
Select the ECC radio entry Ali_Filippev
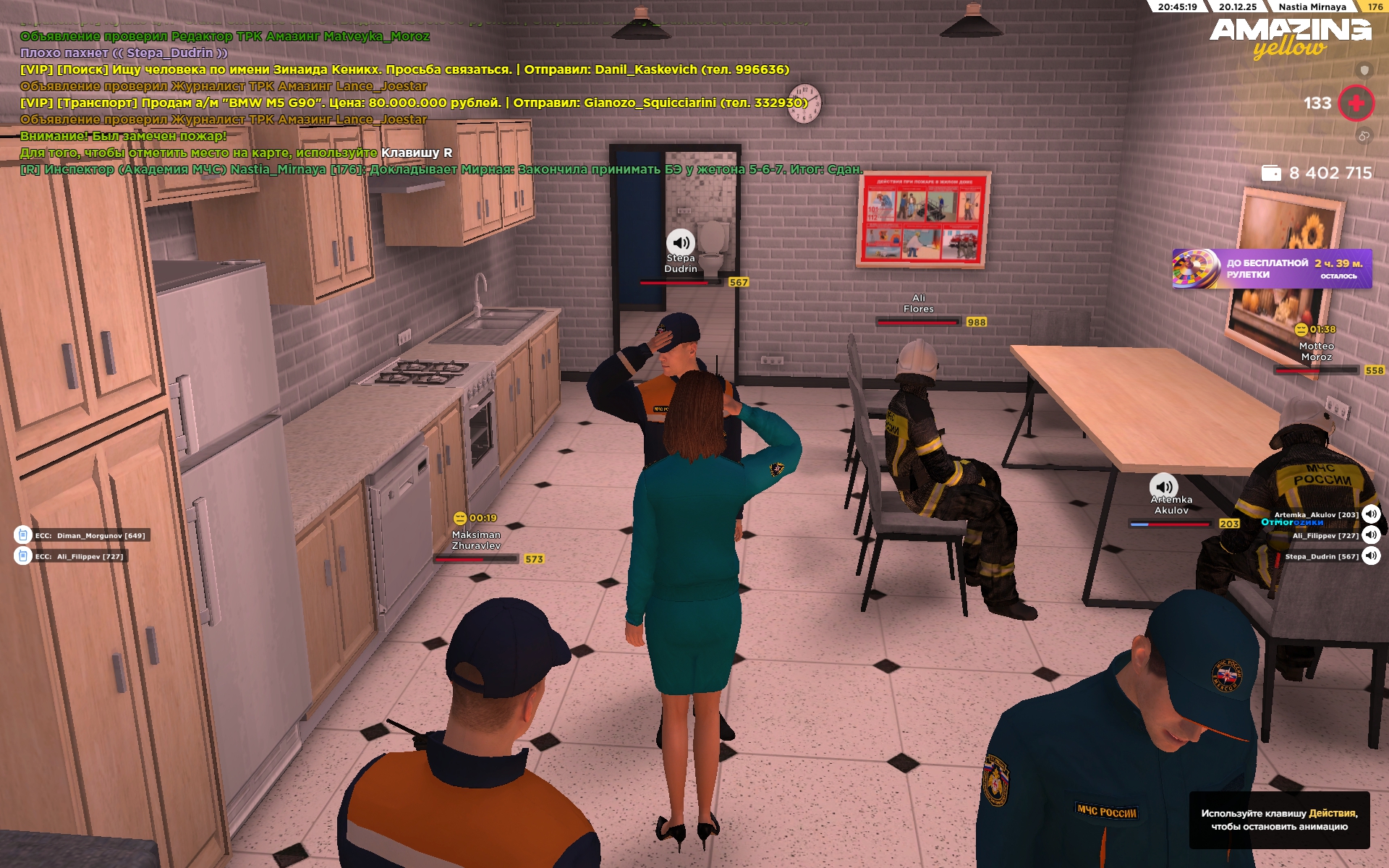[72, 556]
